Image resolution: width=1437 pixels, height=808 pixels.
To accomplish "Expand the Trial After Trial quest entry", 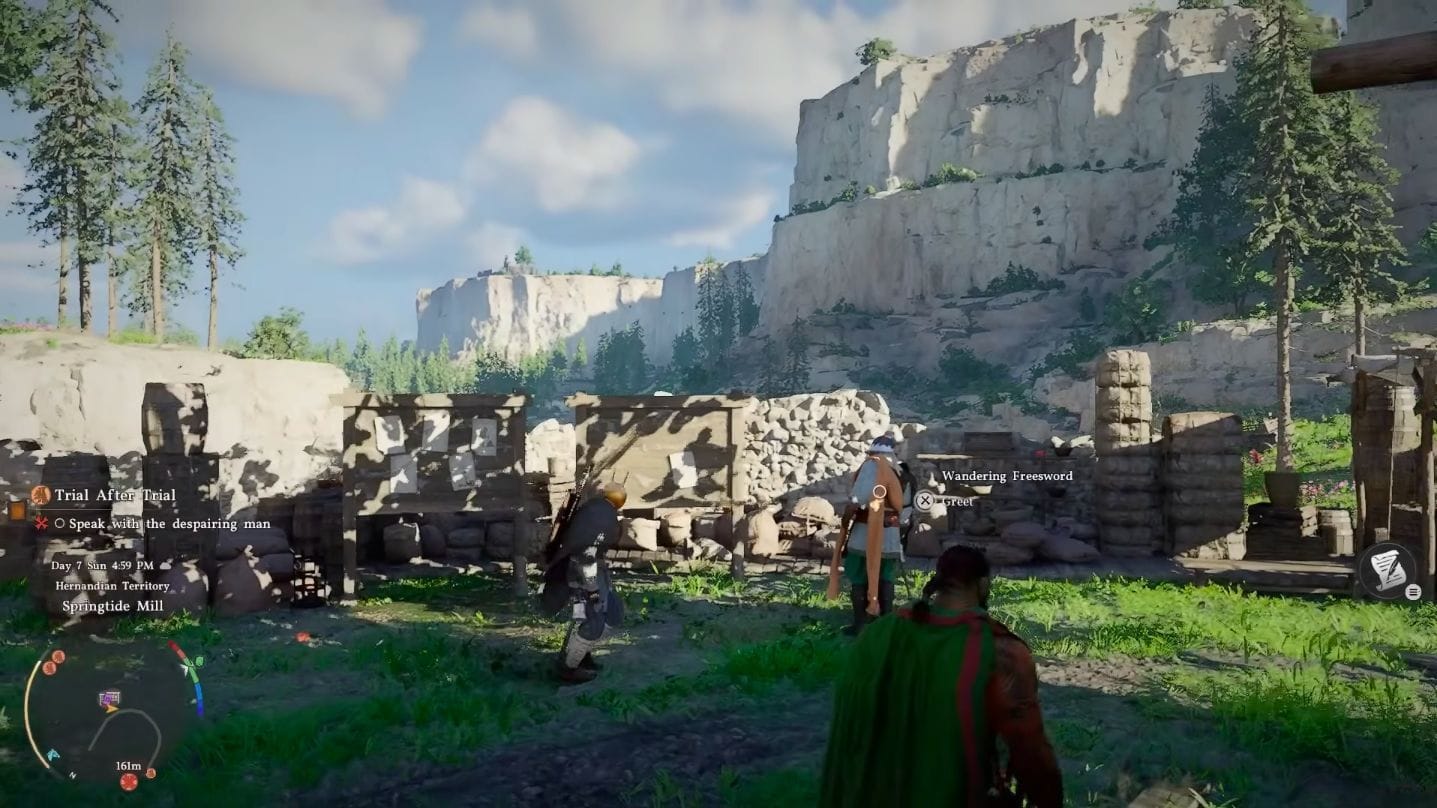I will tap(116, 495).
